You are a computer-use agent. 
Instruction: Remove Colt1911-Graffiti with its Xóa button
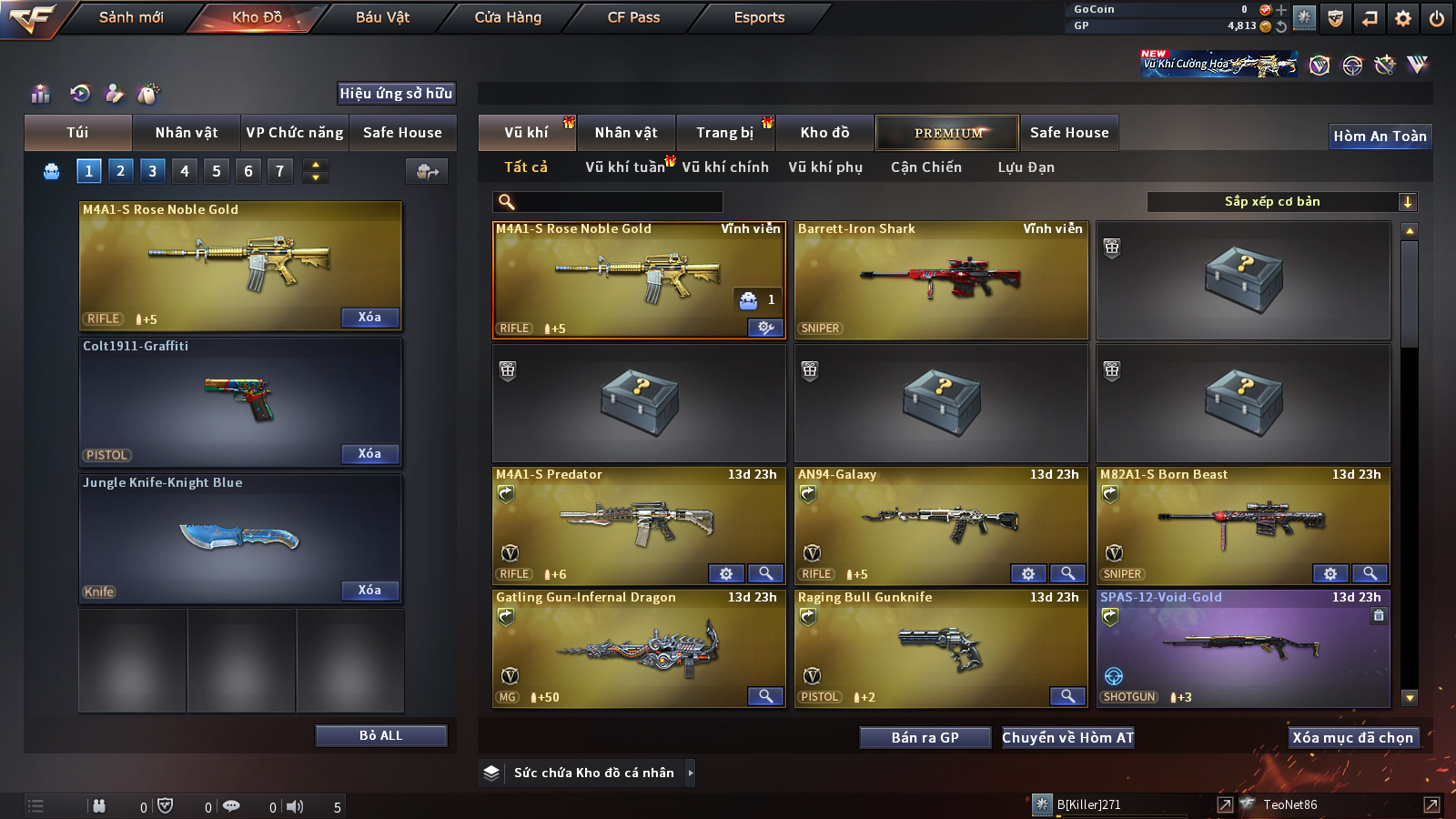click(369, 453)
